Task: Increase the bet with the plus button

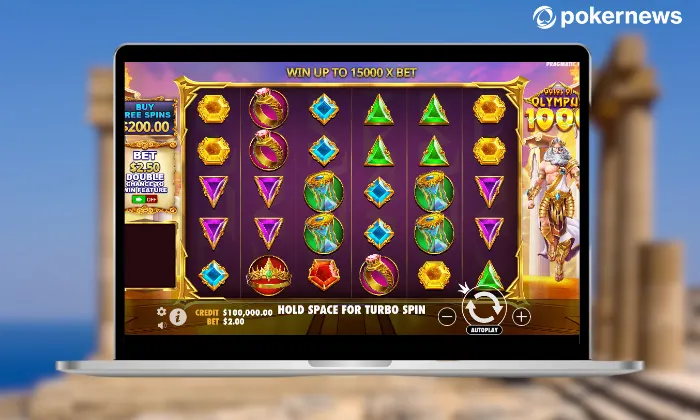Action: pyautogui.click(x=521, y=316)
